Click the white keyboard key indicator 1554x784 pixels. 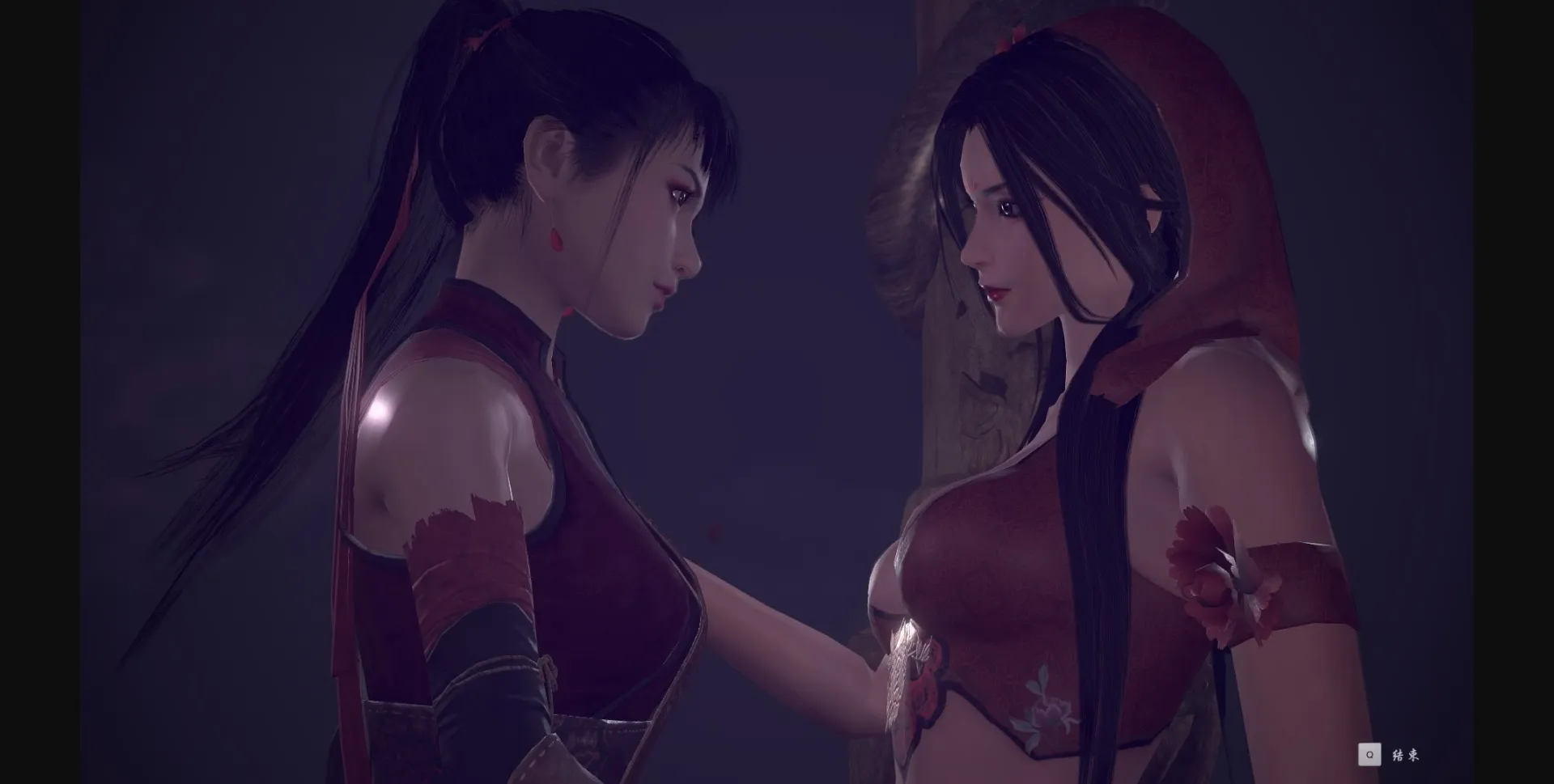(1369, 755)
